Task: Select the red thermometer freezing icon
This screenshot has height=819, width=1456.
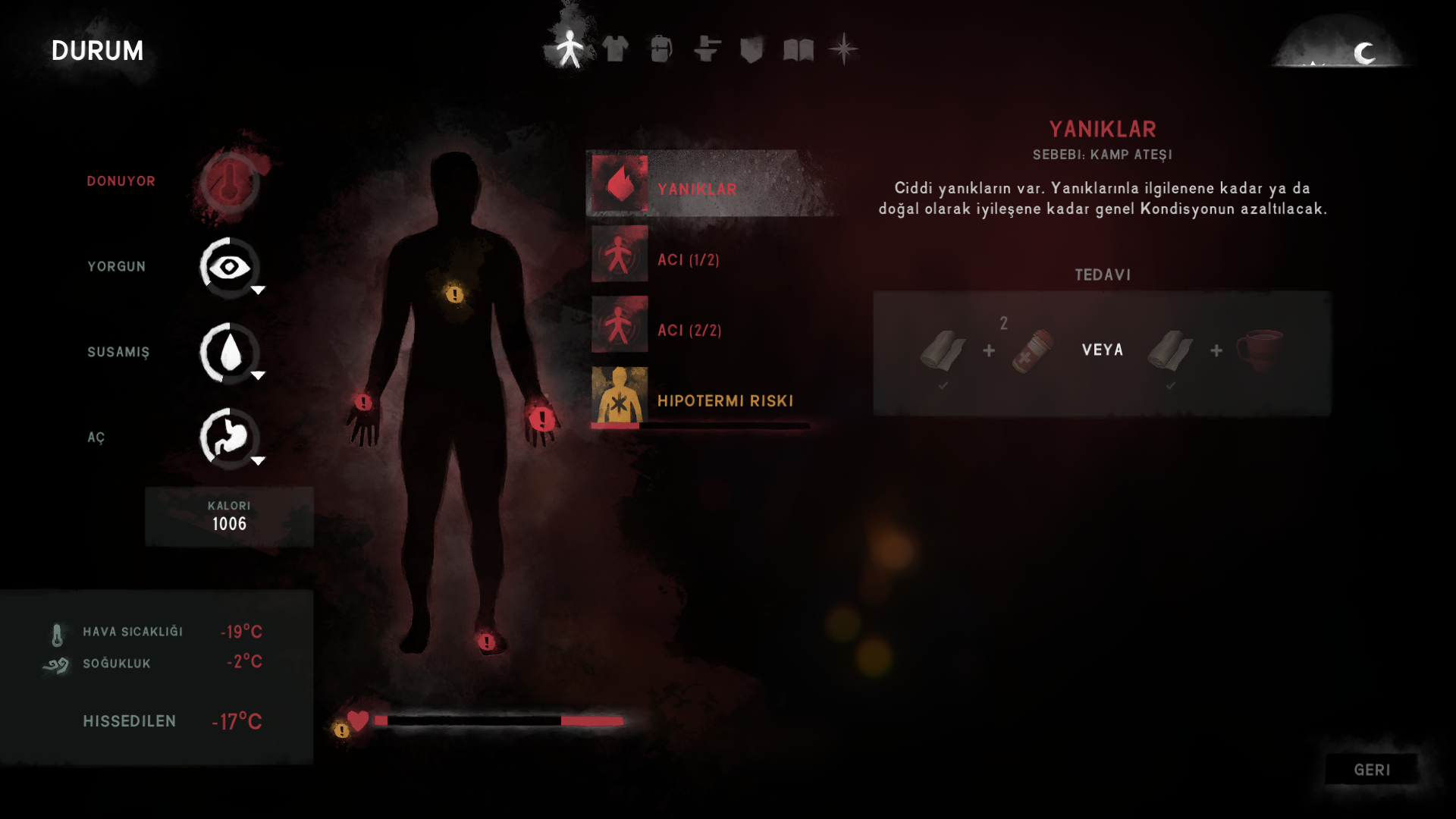Action: 230,182
